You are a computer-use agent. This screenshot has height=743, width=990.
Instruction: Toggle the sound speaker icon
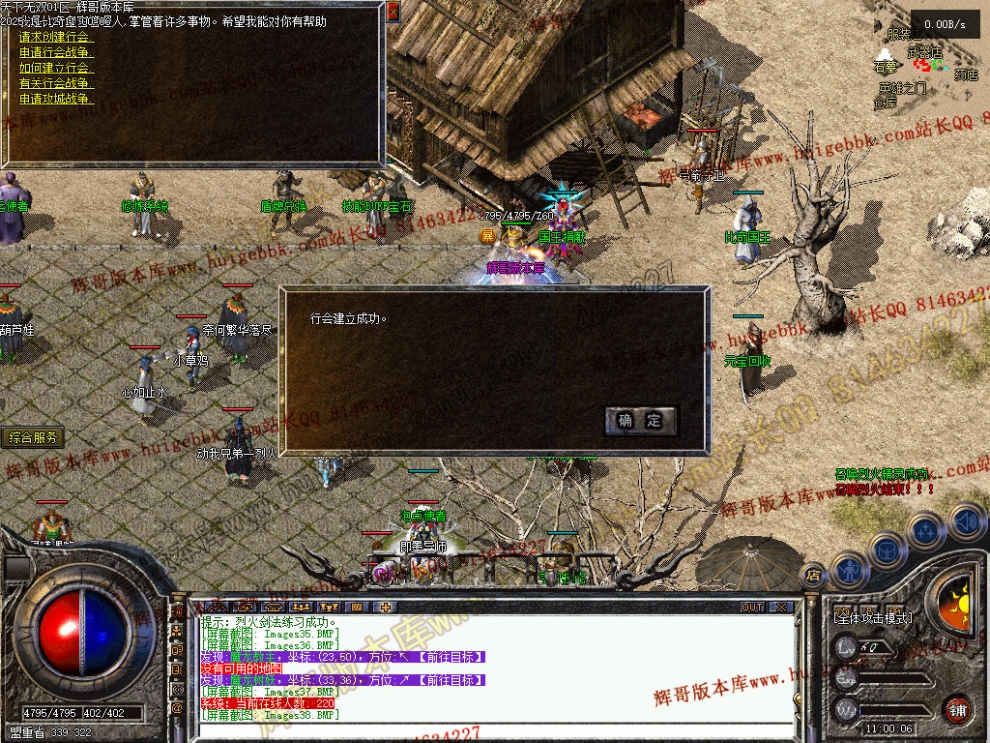(965, 520)
